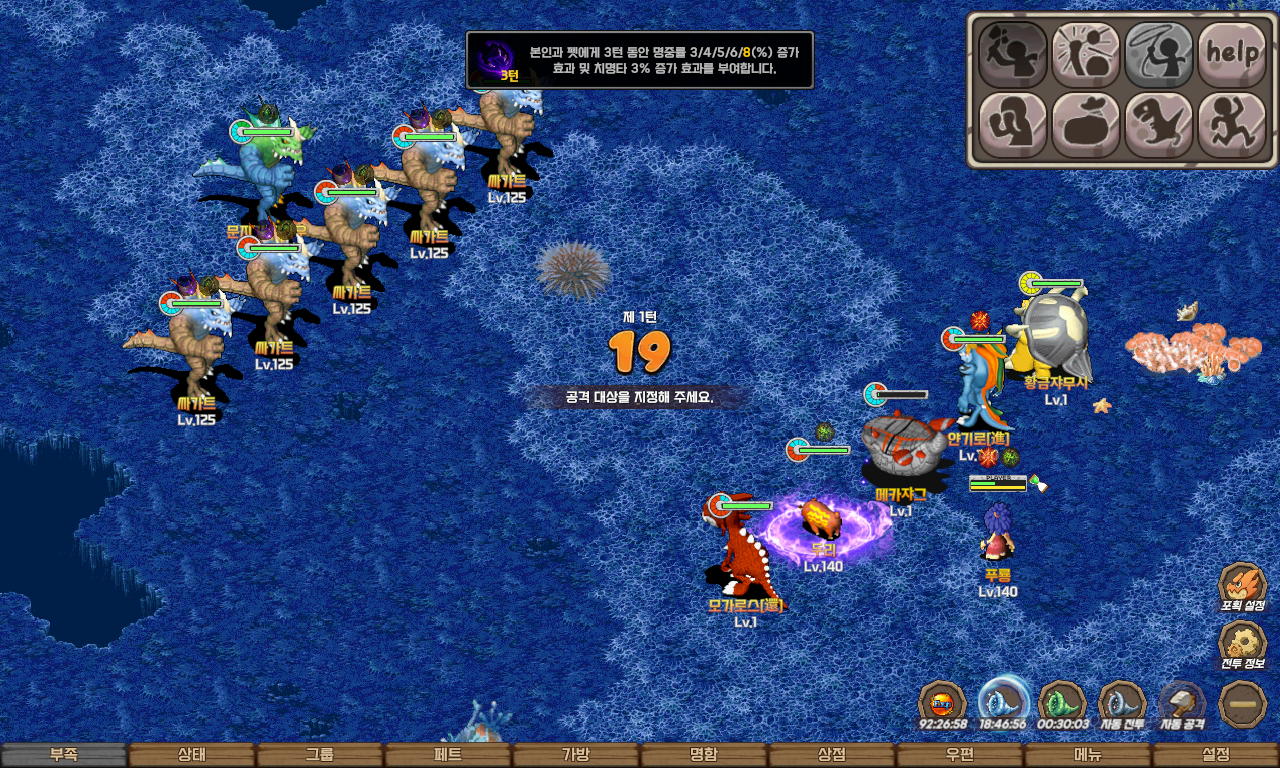Choose the attack command with raised axe
1280x768 pixels.
point(1012,54)
